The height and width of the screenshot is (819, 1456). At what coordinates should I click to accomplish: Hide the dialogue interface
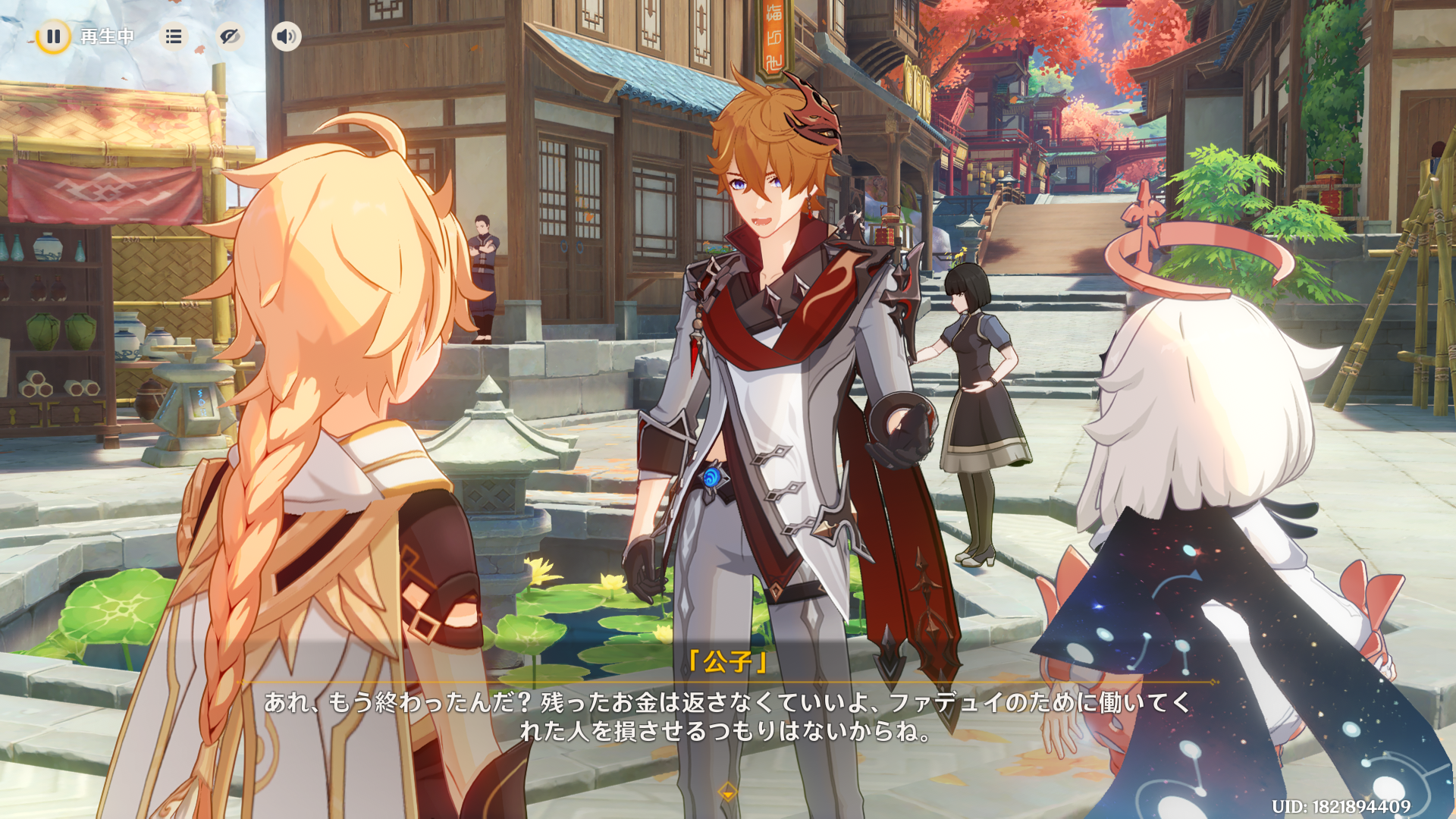(230, 36)
